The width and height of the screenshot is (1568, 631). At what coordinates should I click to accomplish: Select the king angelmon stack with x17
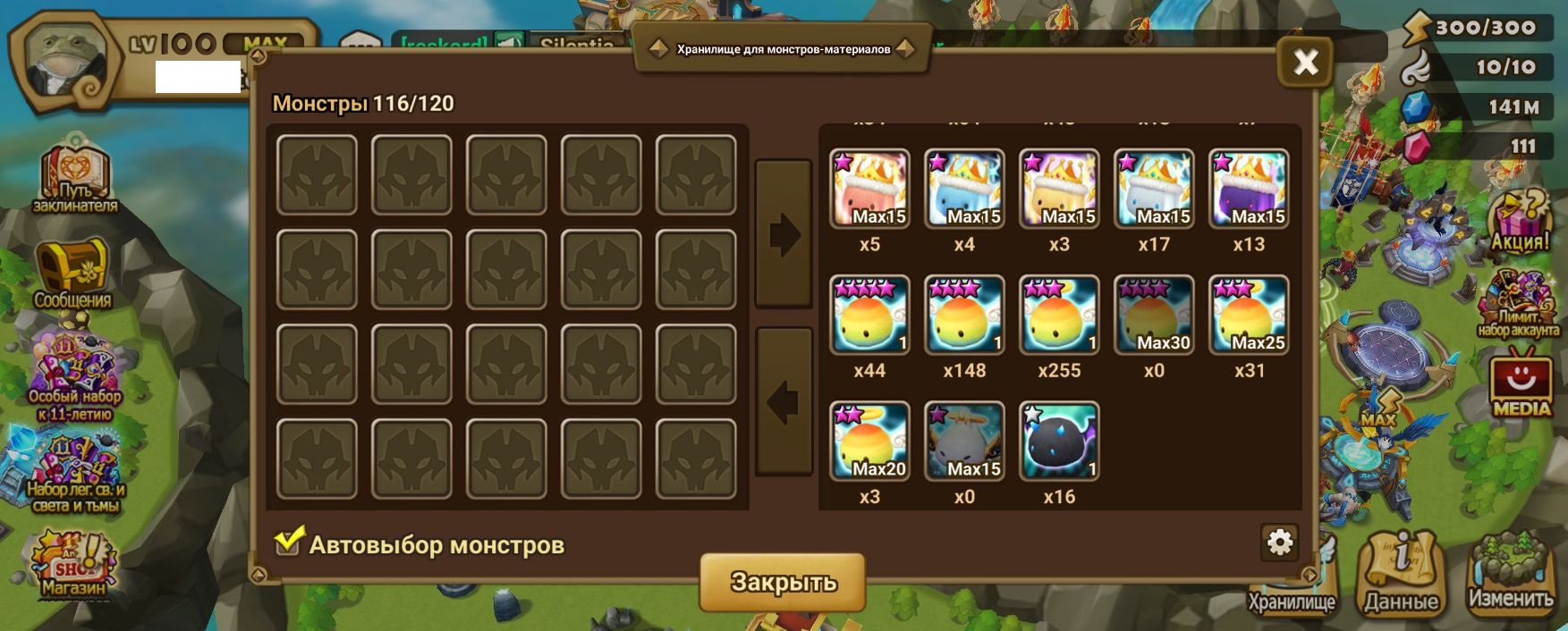1154,189
